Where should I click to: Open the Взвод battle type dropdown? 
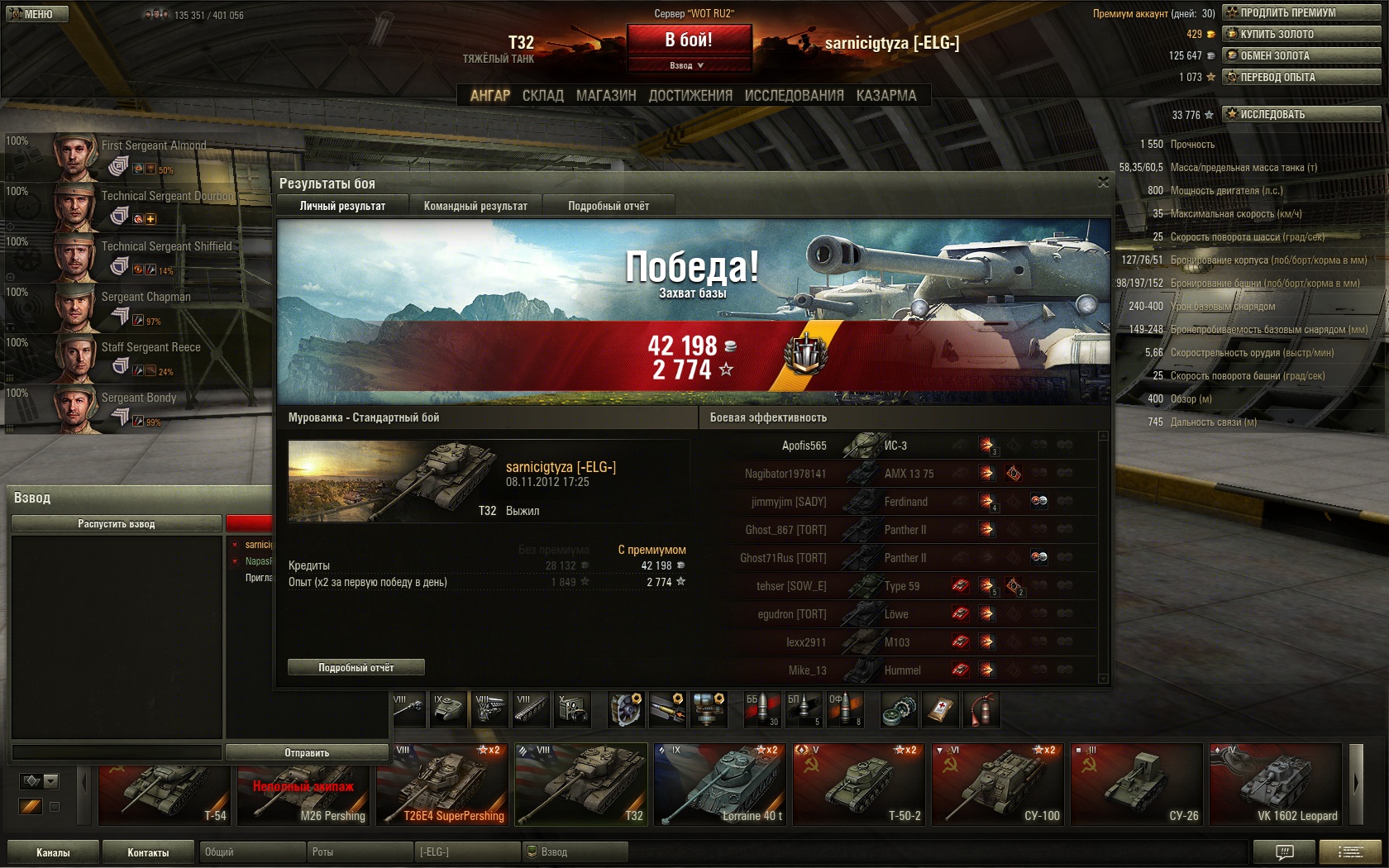688,65
